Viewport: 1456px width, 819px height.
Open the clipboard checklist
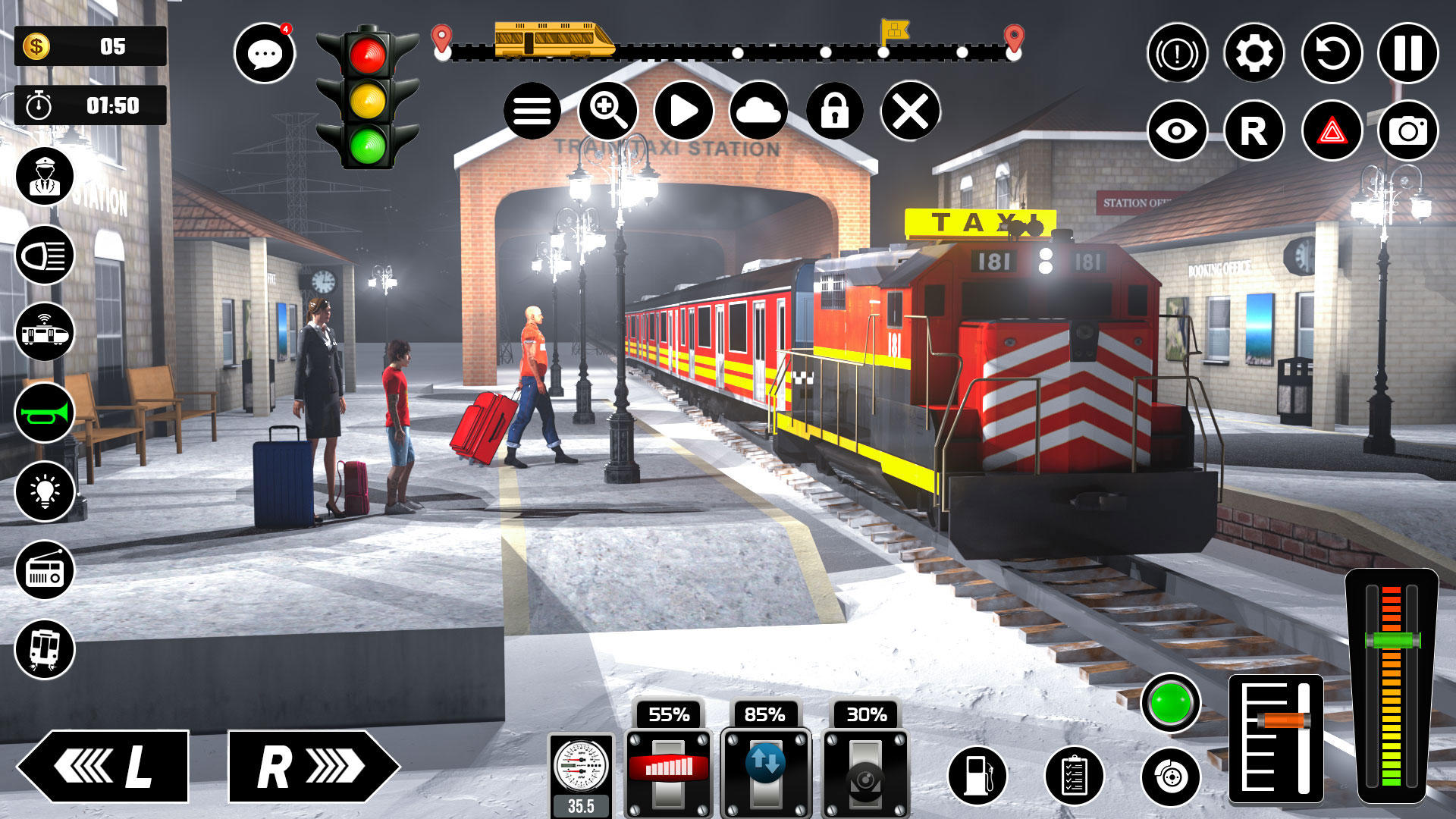coord(1073,775)
